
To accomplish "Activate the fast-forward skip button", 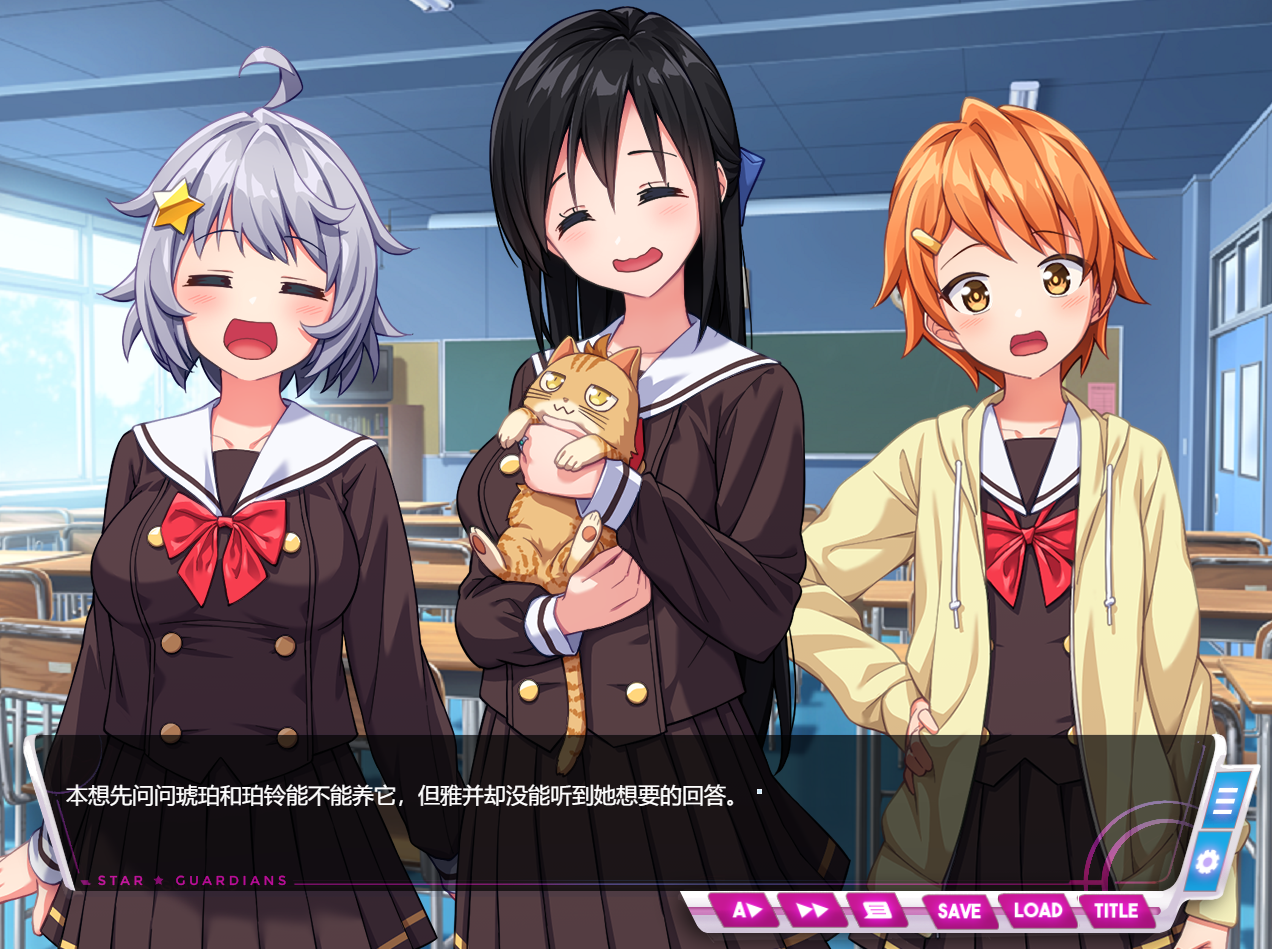I will 812,910.
